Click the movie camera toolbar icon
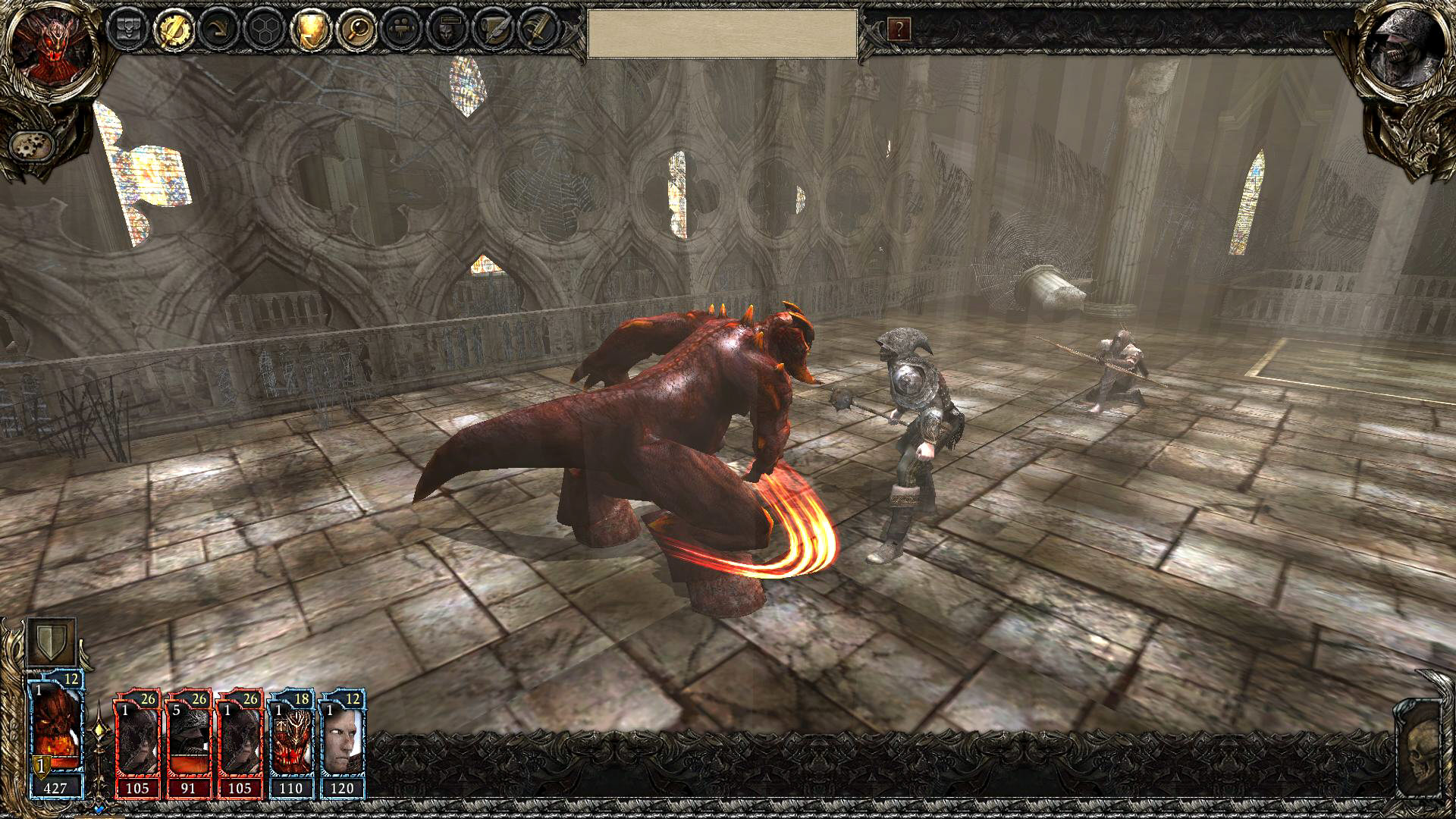 [402, 30]
